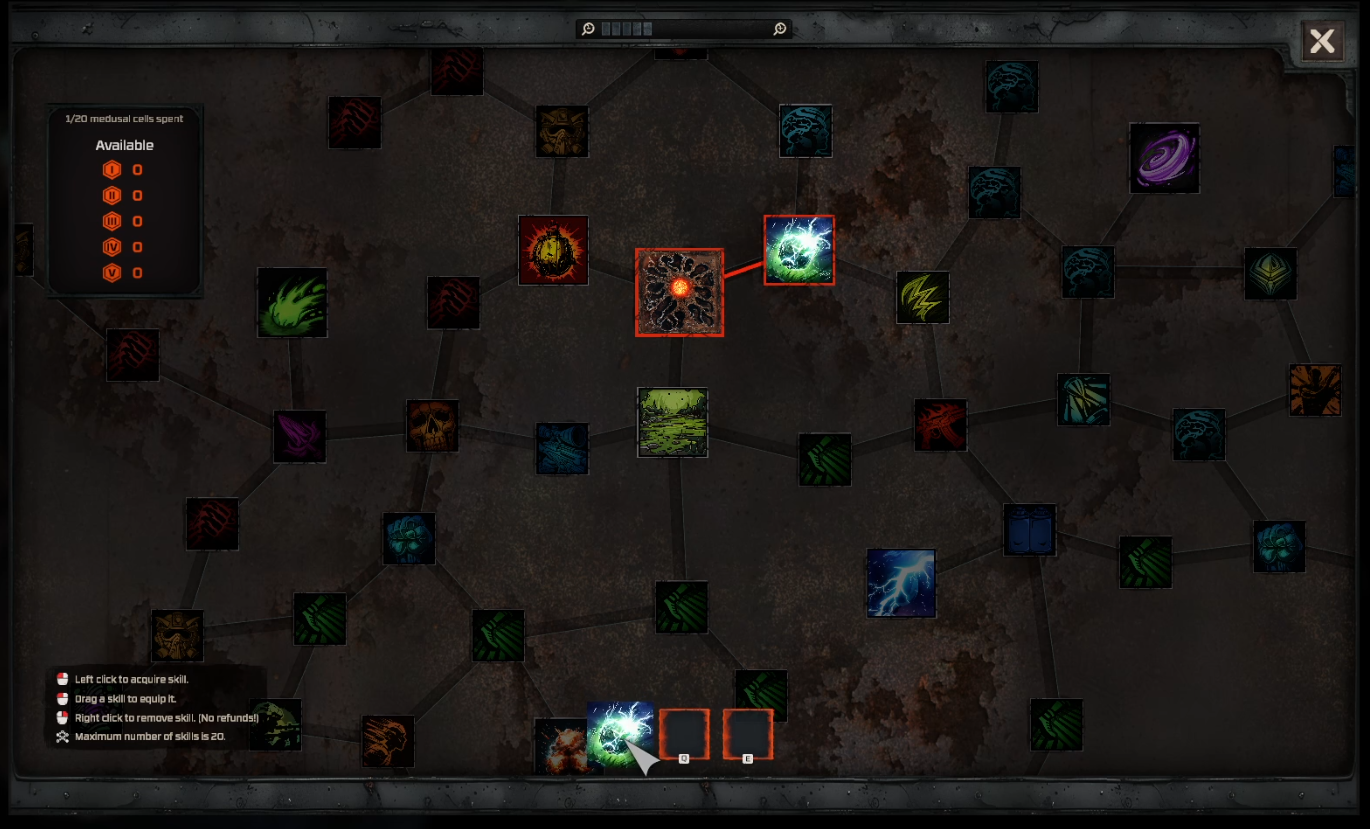Acquire the exploding grenade skill
Viewport: 1370px width, 829px height.
point(553,250)
